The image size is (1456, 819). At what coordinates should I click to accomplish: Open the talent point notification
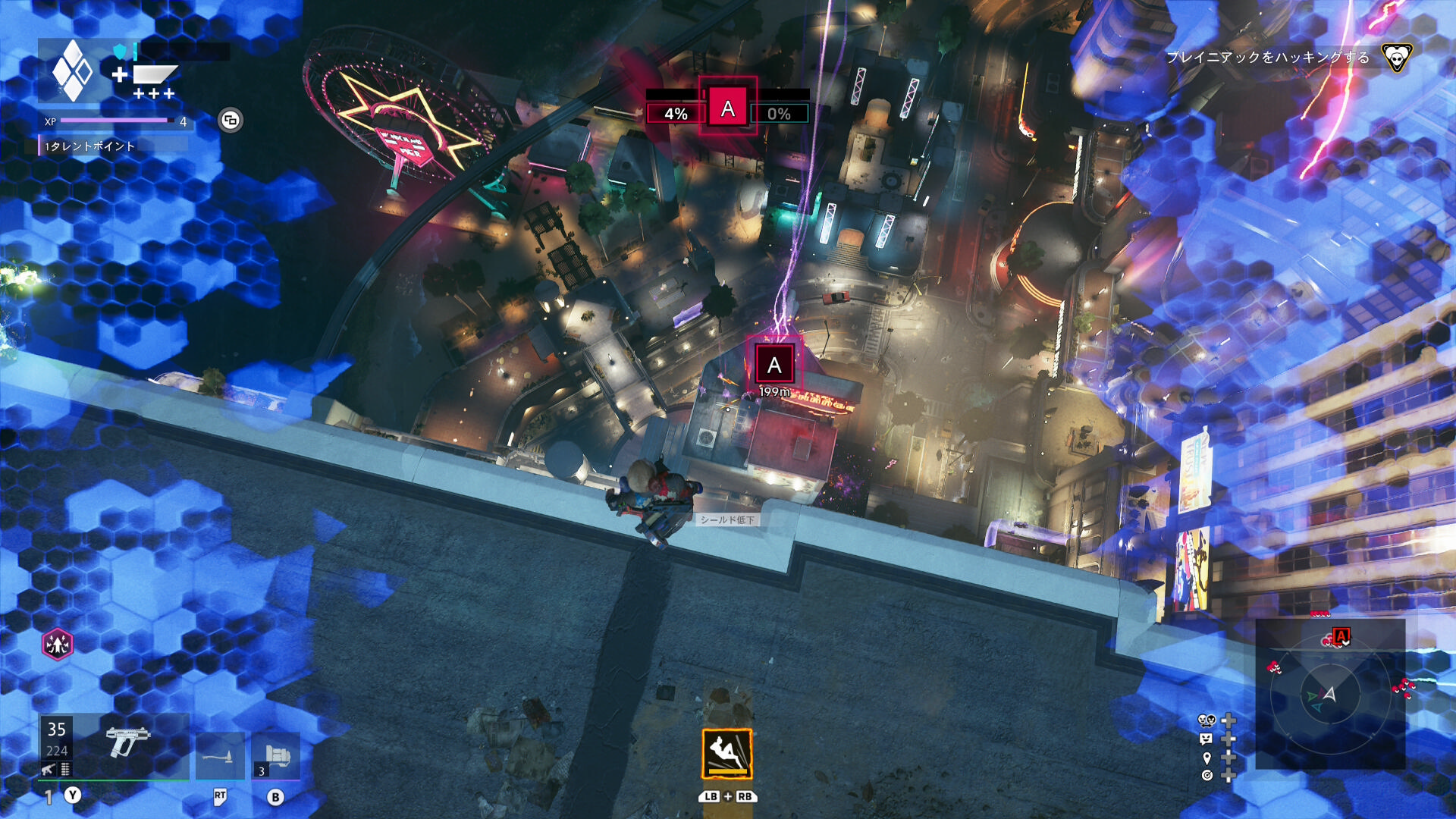coord(89,146)
